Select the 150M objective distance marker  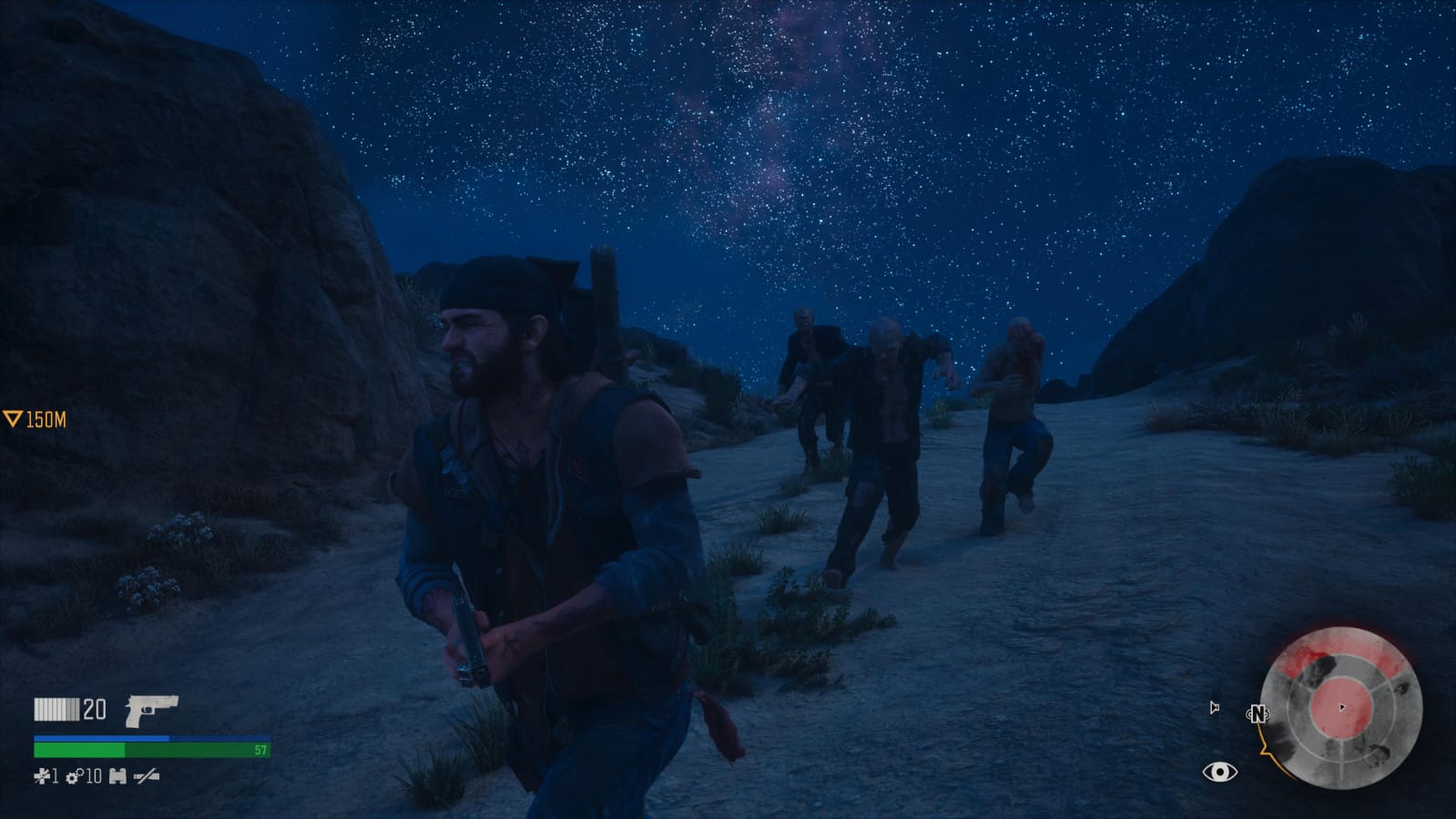point(36,420)
